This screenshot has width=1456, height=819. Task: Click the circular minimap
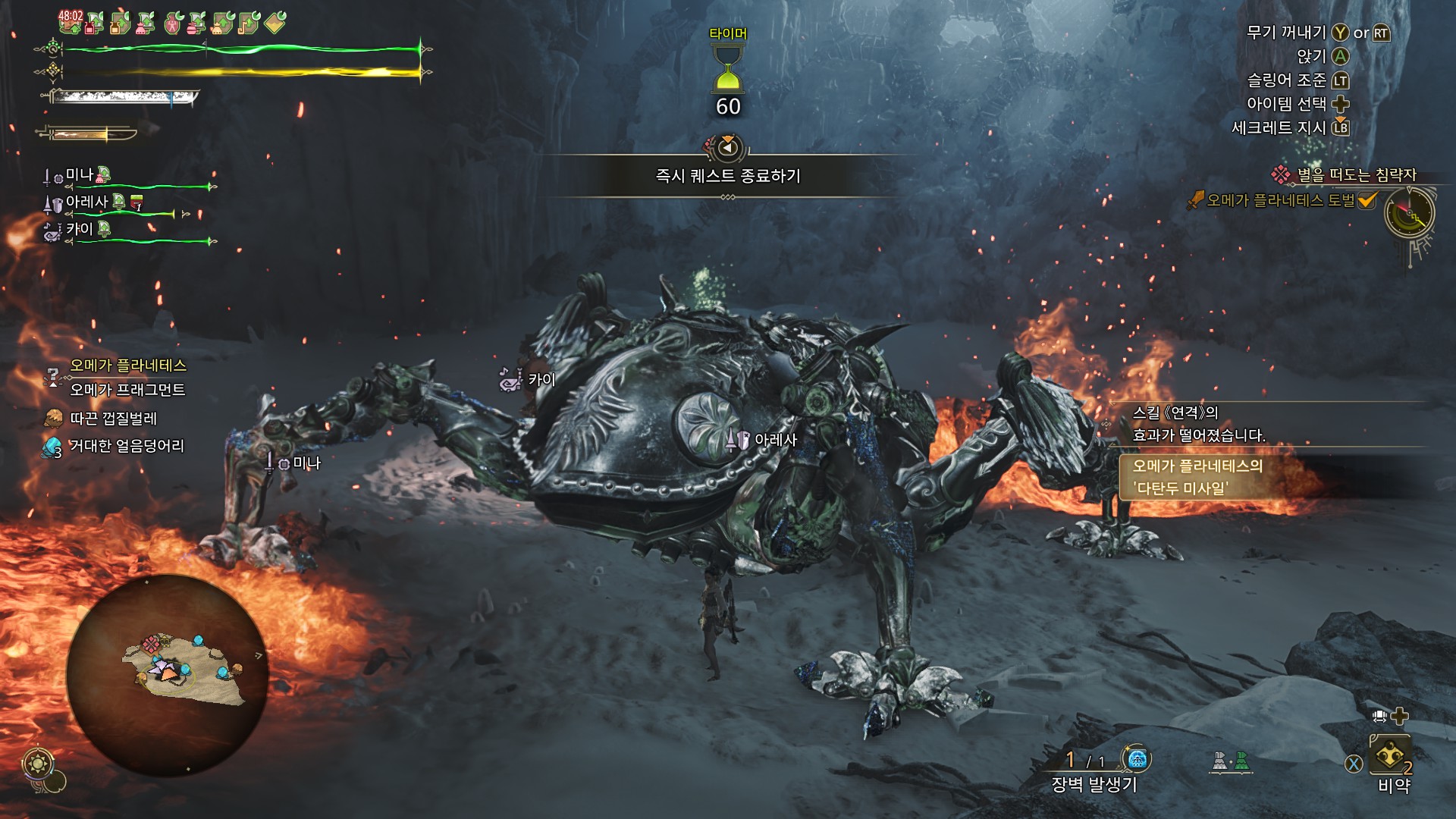pos(167,674)
